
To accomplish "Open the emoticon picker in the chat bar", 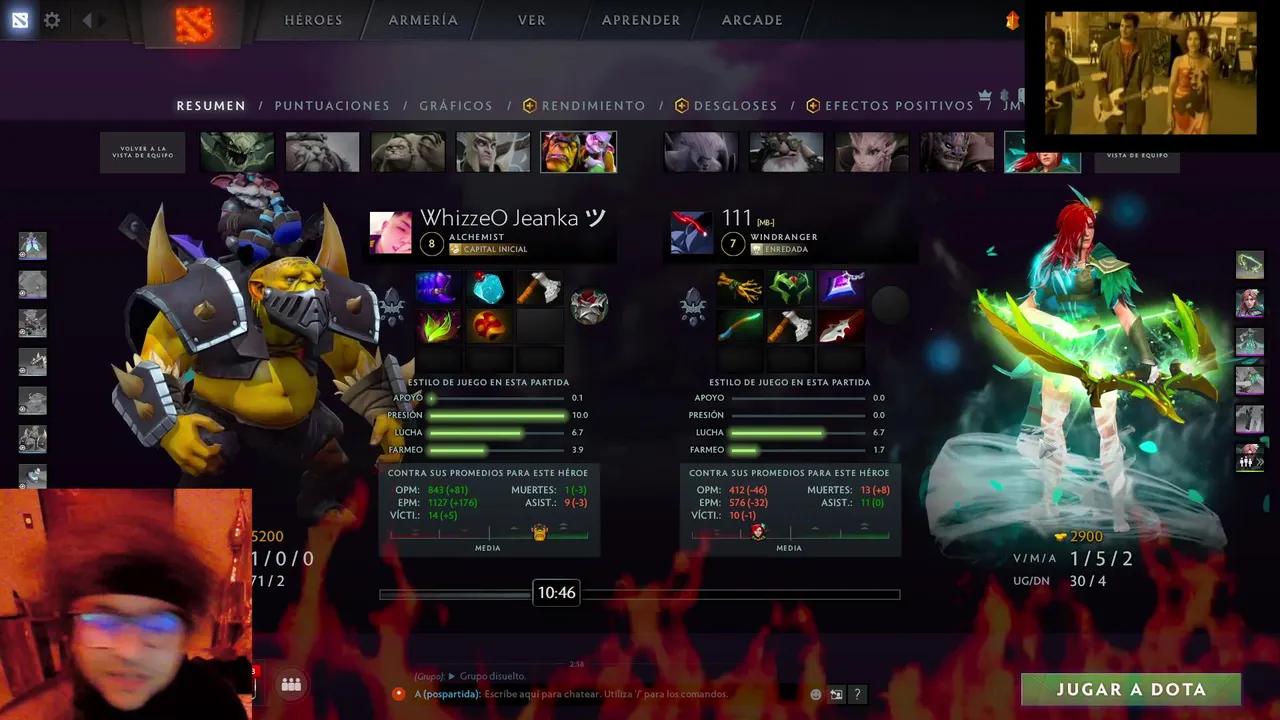I will [815, 693].
